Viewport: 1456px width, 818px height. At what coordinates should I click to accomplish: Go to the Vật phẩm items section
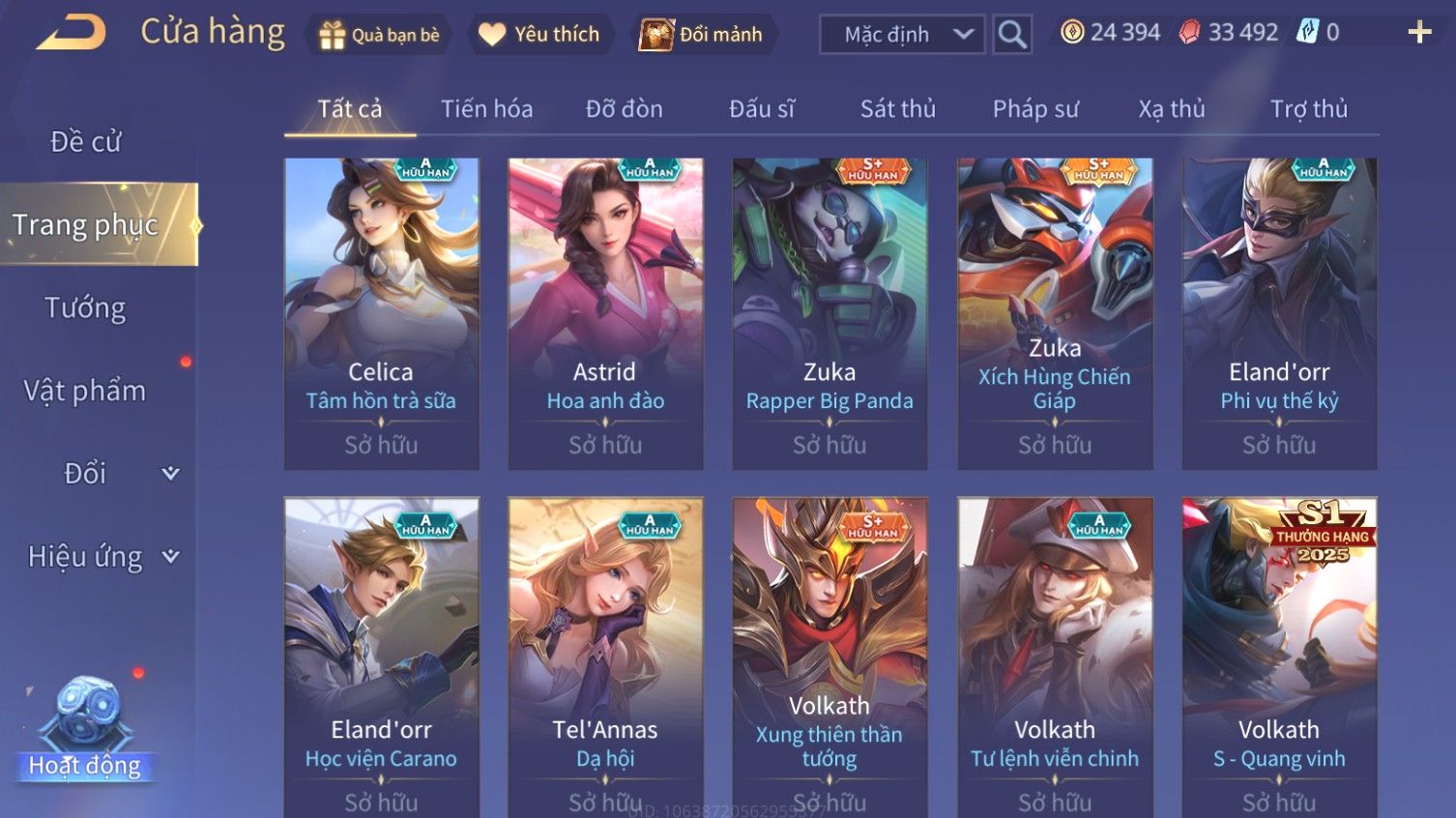[x=85, y=391]
